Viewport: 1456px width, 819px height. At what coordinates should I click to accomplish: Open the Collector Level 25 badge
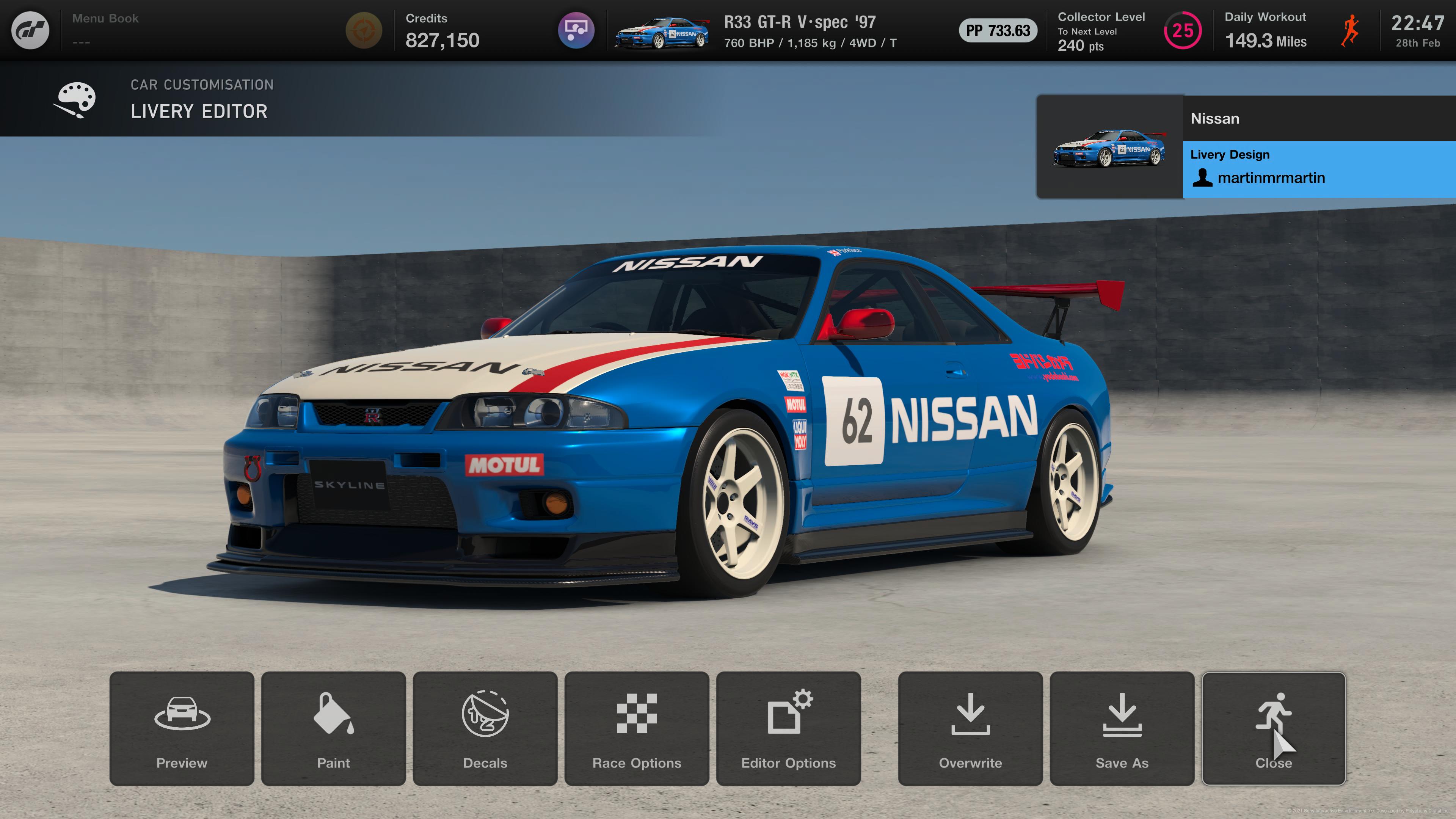[1182, 30]
